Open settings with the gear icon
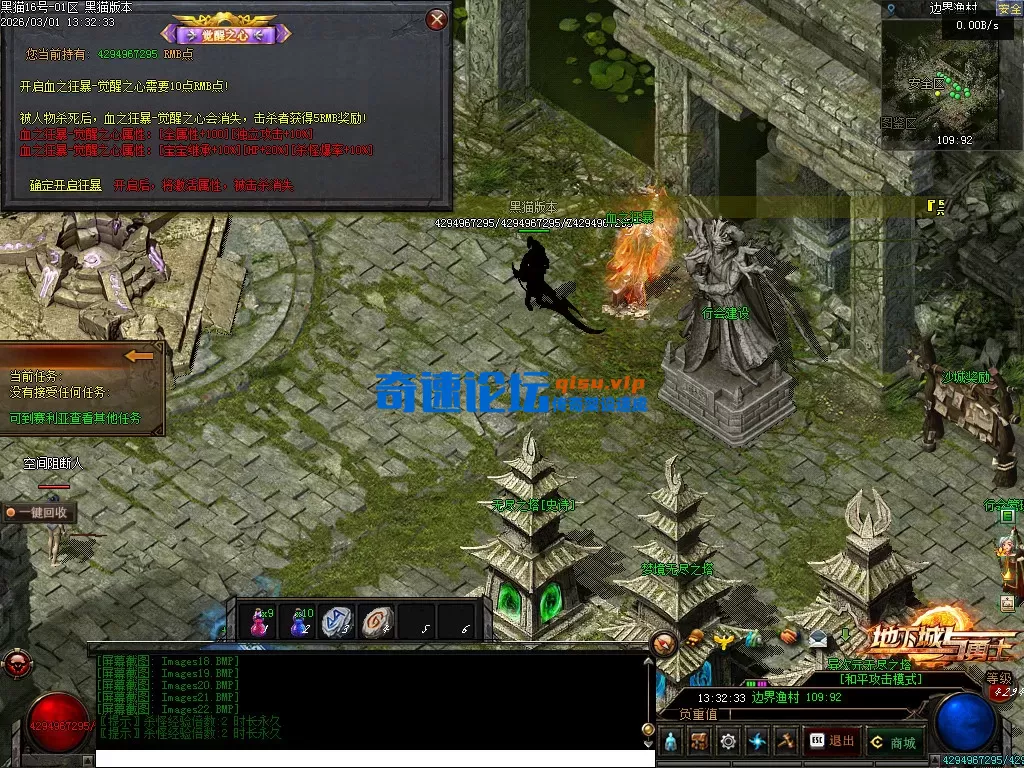This screenshot has width=1024, height=768. (x=728, y=741)
